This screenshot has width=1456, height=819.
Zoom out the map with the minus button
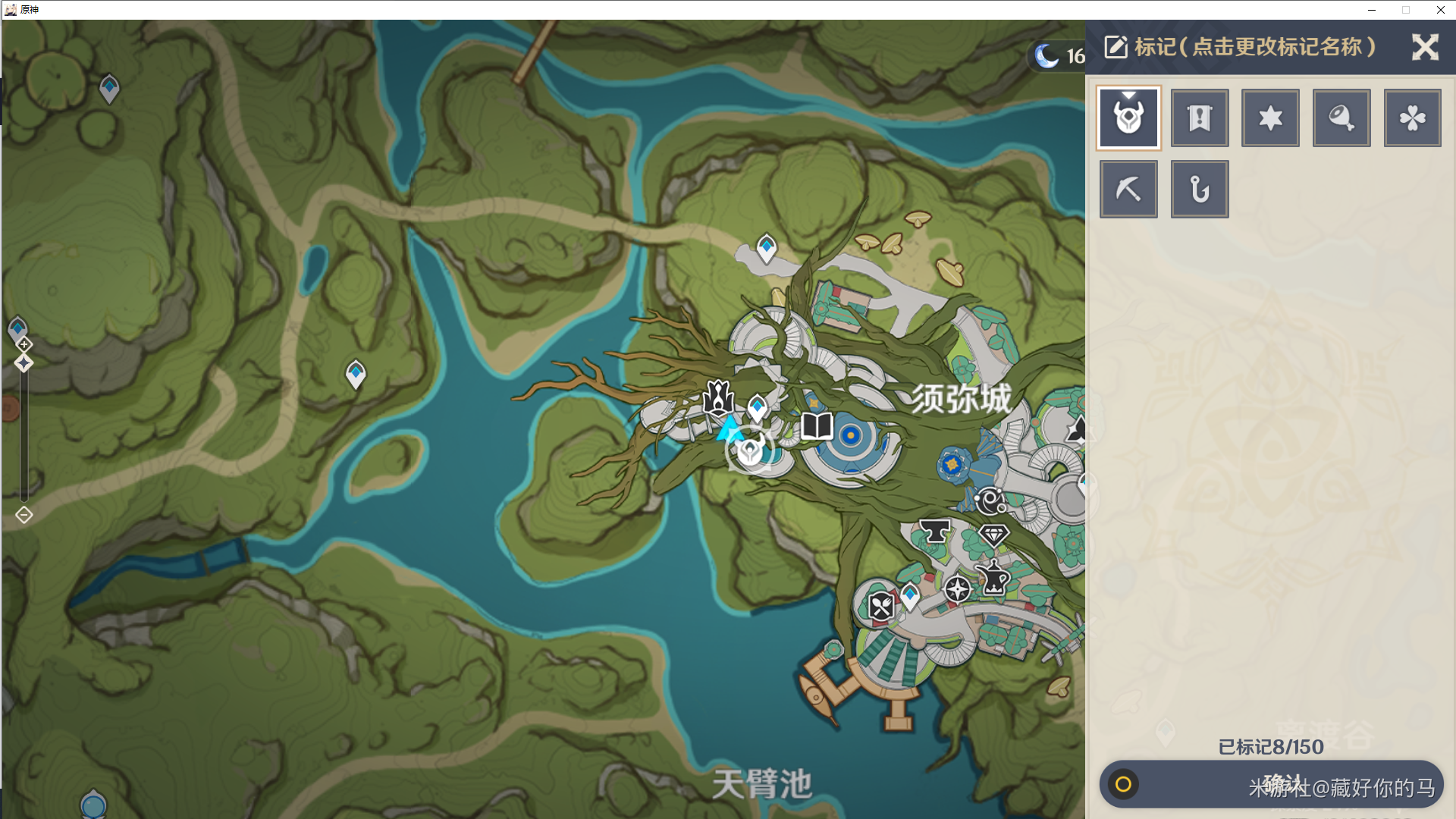[24, 516]
